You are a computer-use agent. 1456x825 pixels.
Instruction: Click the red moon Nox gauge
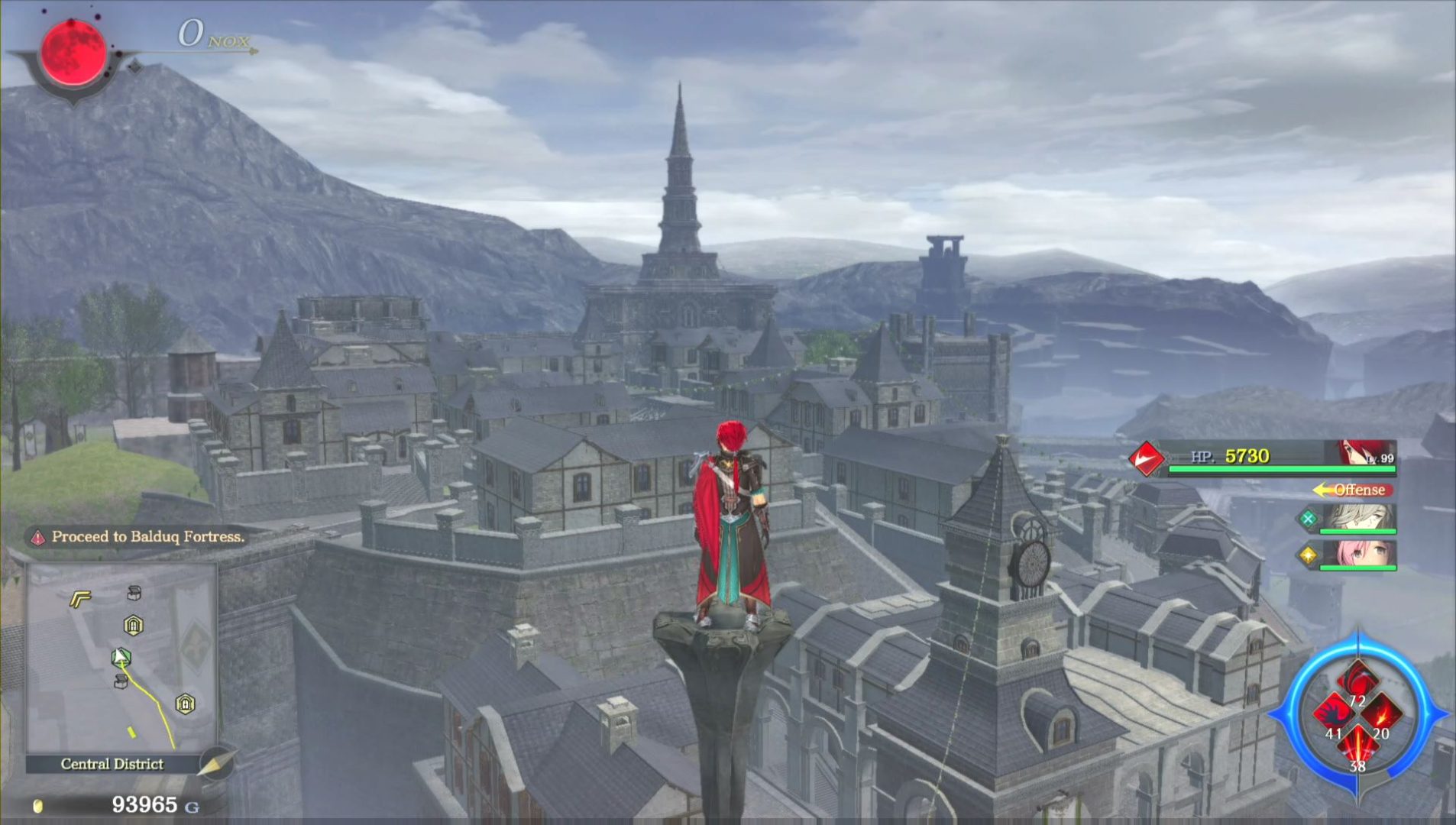[73, 52]
